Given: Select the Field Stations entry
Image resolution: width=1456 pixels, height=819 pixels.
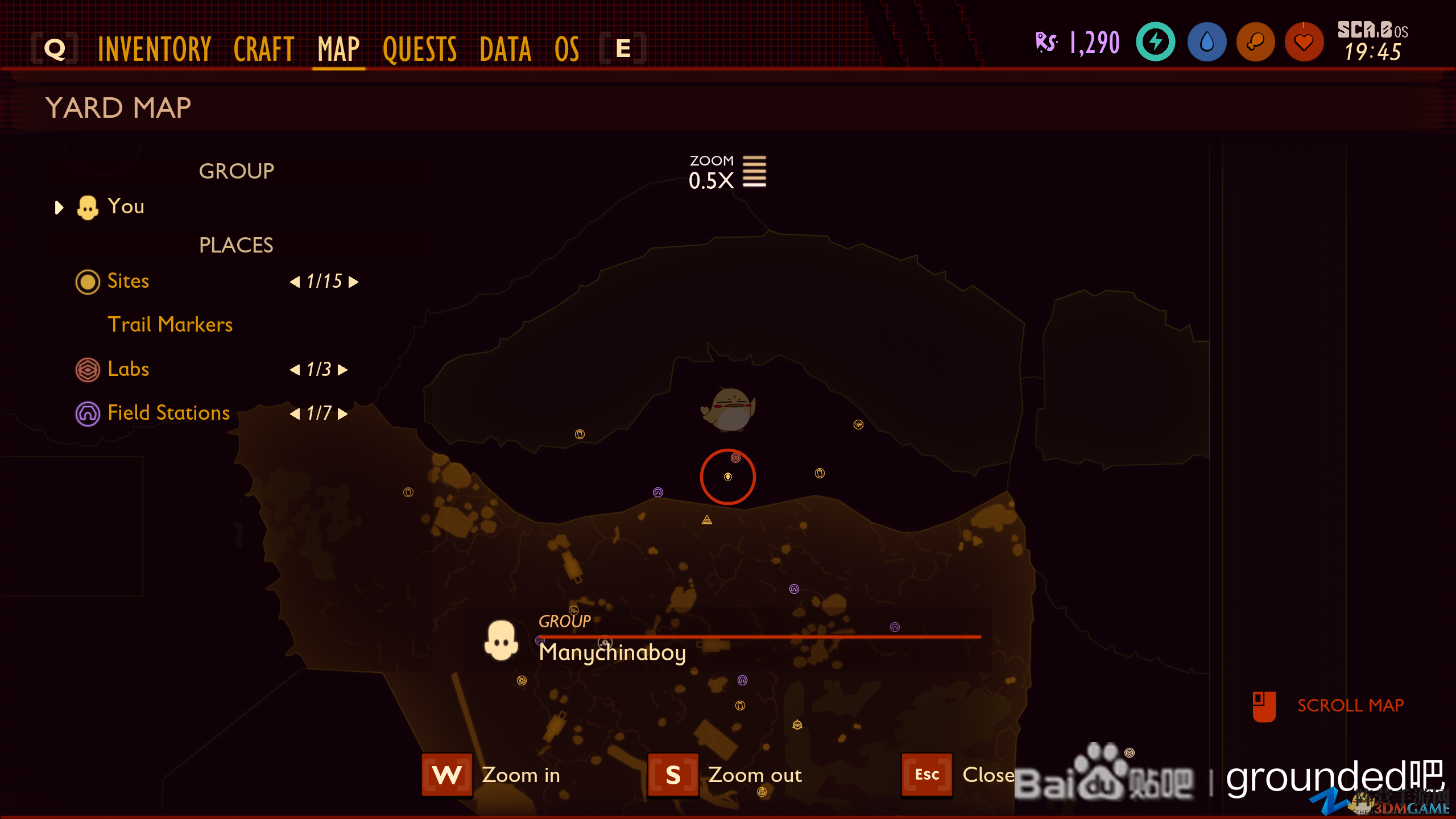Looking at the screenshot, I should pyautogui.click(x=168, y=413).
